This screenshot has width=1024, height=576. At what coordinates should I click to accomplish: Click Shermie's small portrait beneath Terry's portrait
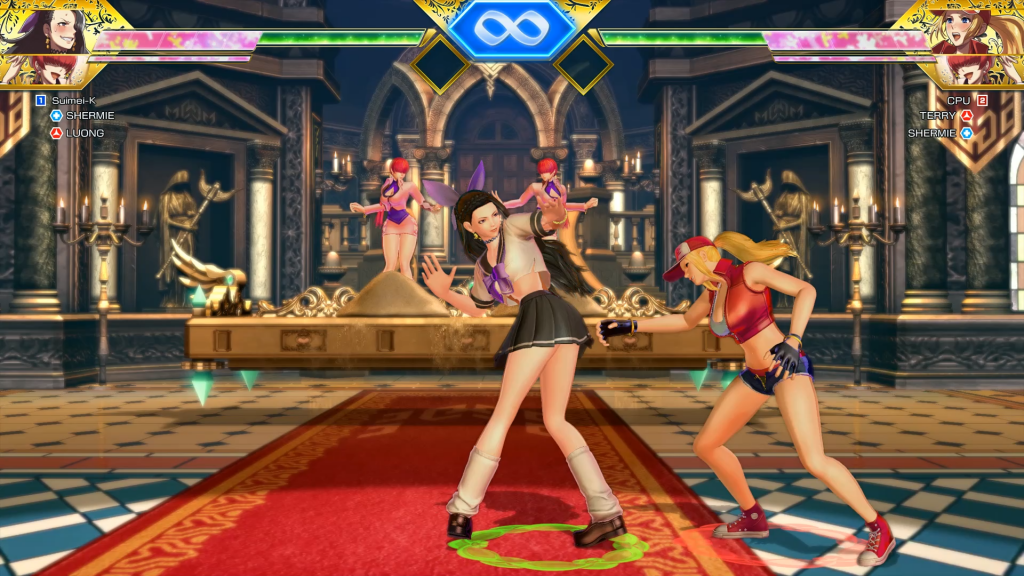[968, 70]
